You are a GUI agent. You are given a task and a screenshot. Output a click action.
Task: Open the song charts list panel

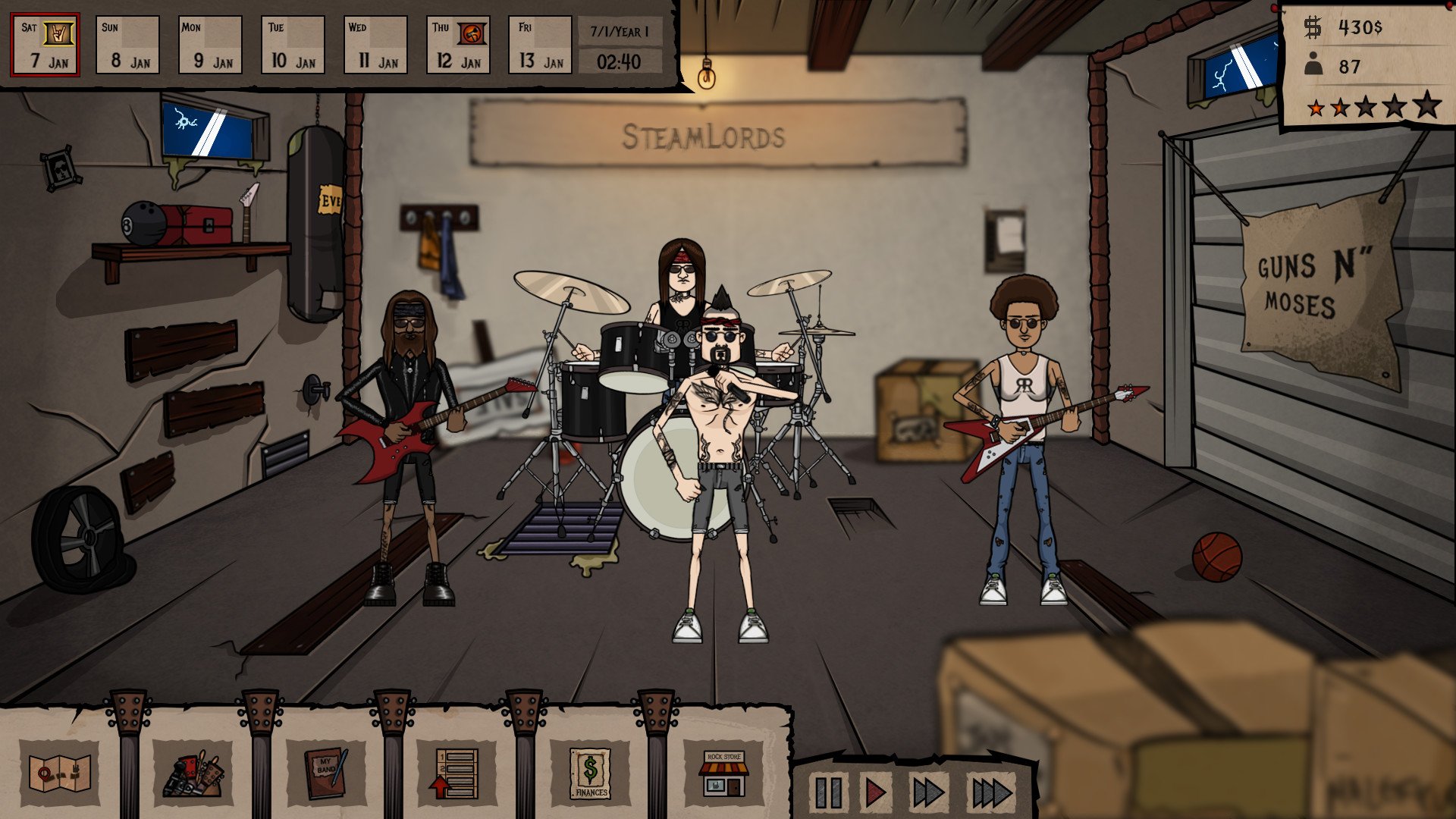[x=455, y=774]
